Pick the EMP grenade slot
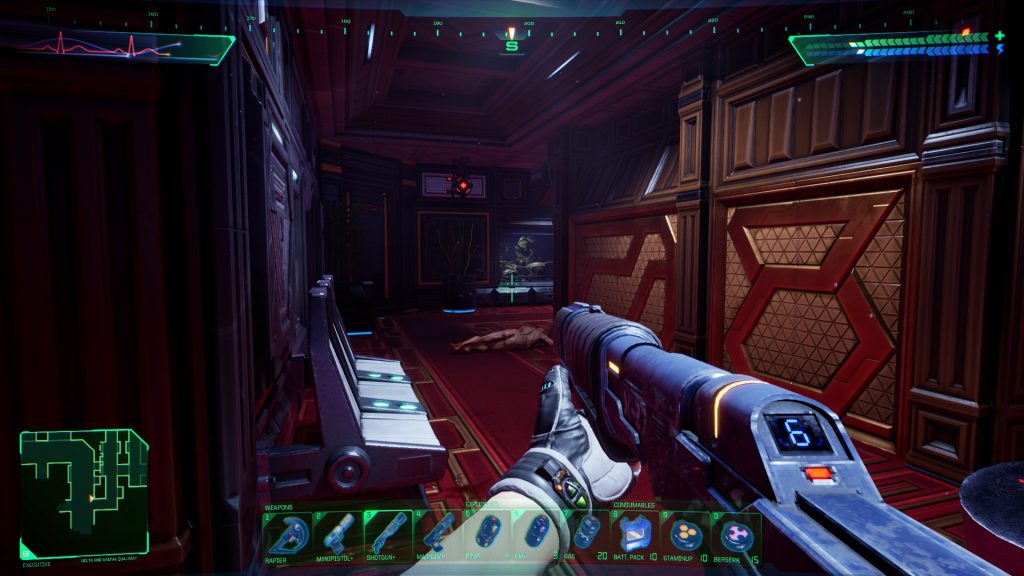Viewport: 1024px width, 576px height. (x=536, y=534)
